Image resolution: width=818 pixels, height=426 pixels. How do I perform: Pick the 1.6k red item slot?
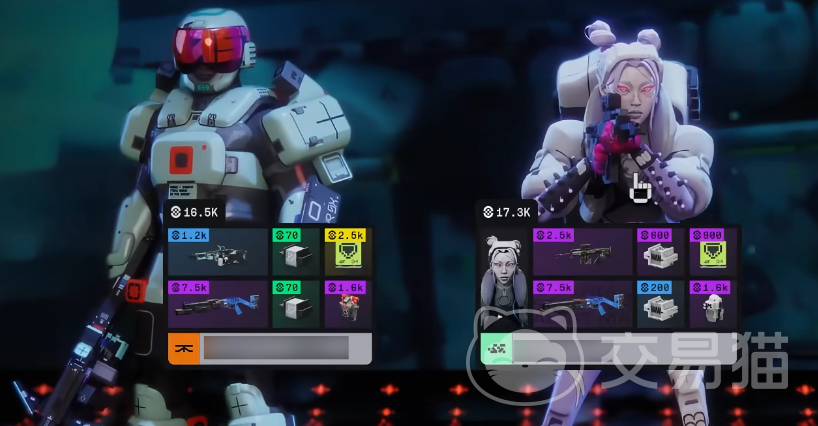click(x=348, y=304)
